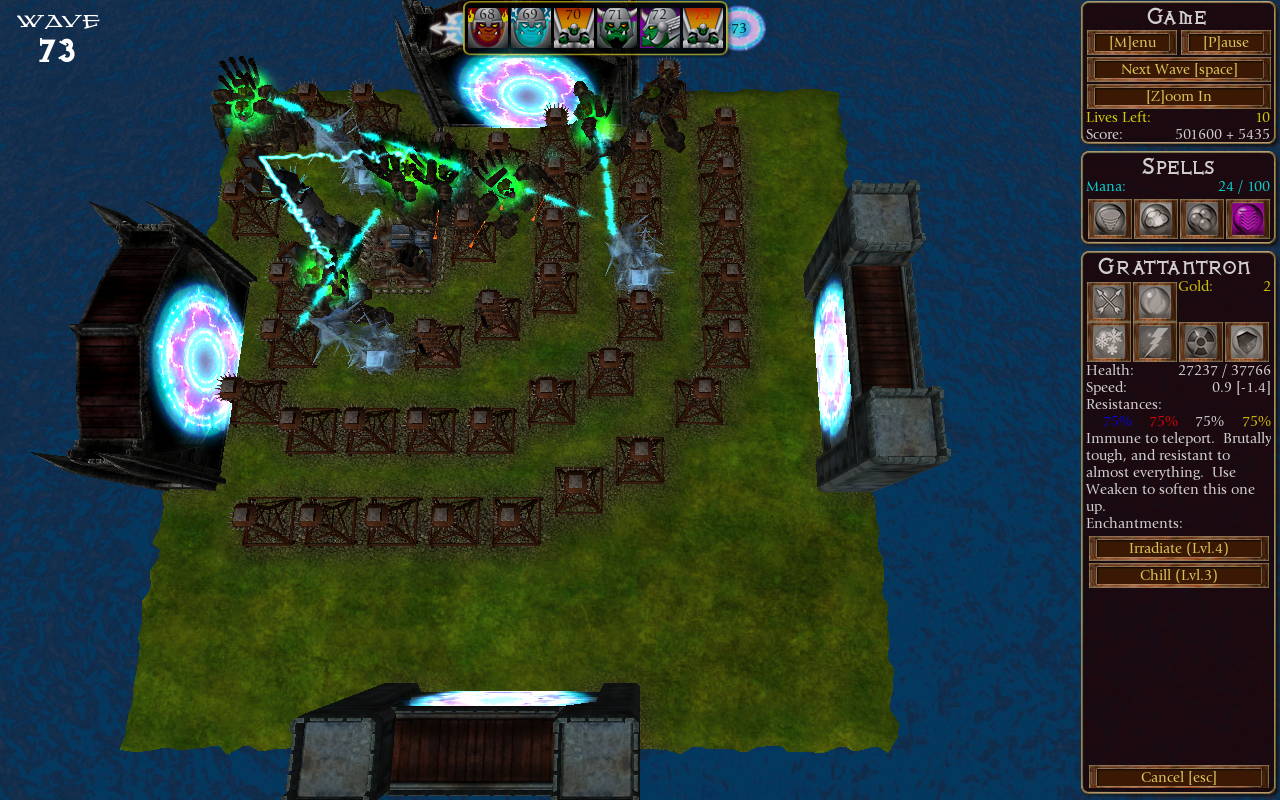
Task: Send the Next Wave
Action: [x=1178, y=69]
